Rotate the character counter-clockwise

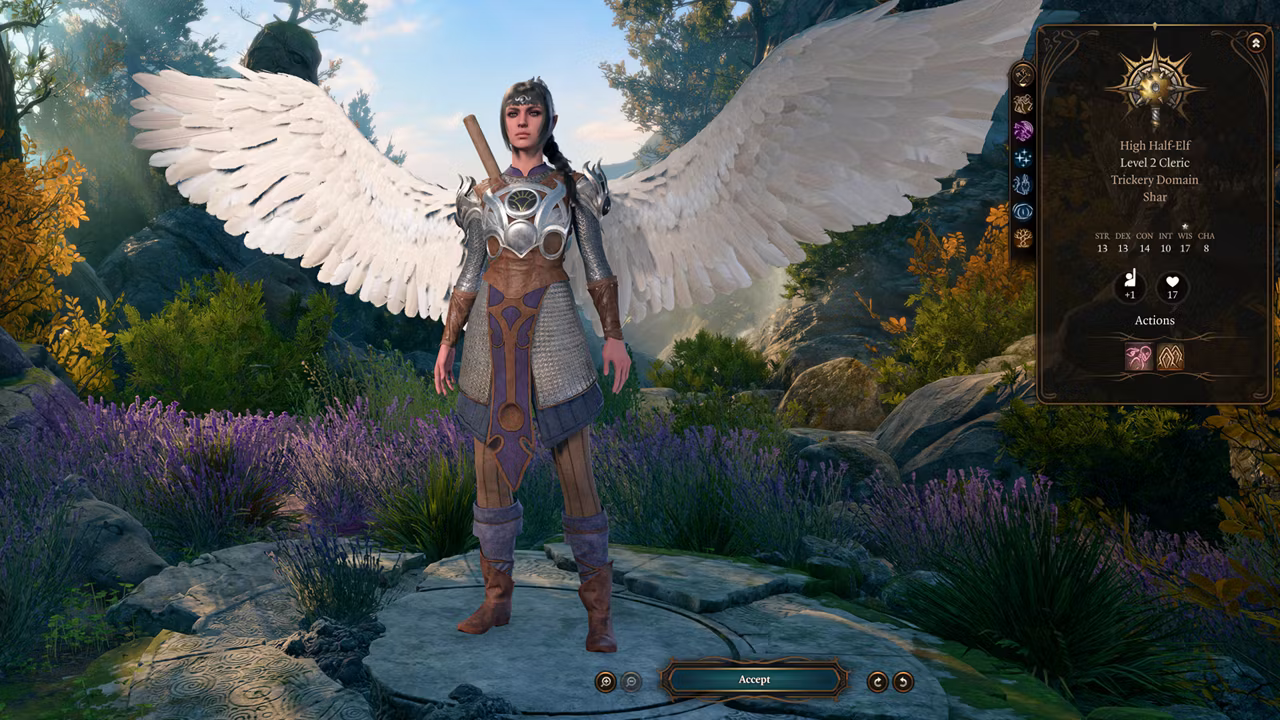(x=903, y=682)
